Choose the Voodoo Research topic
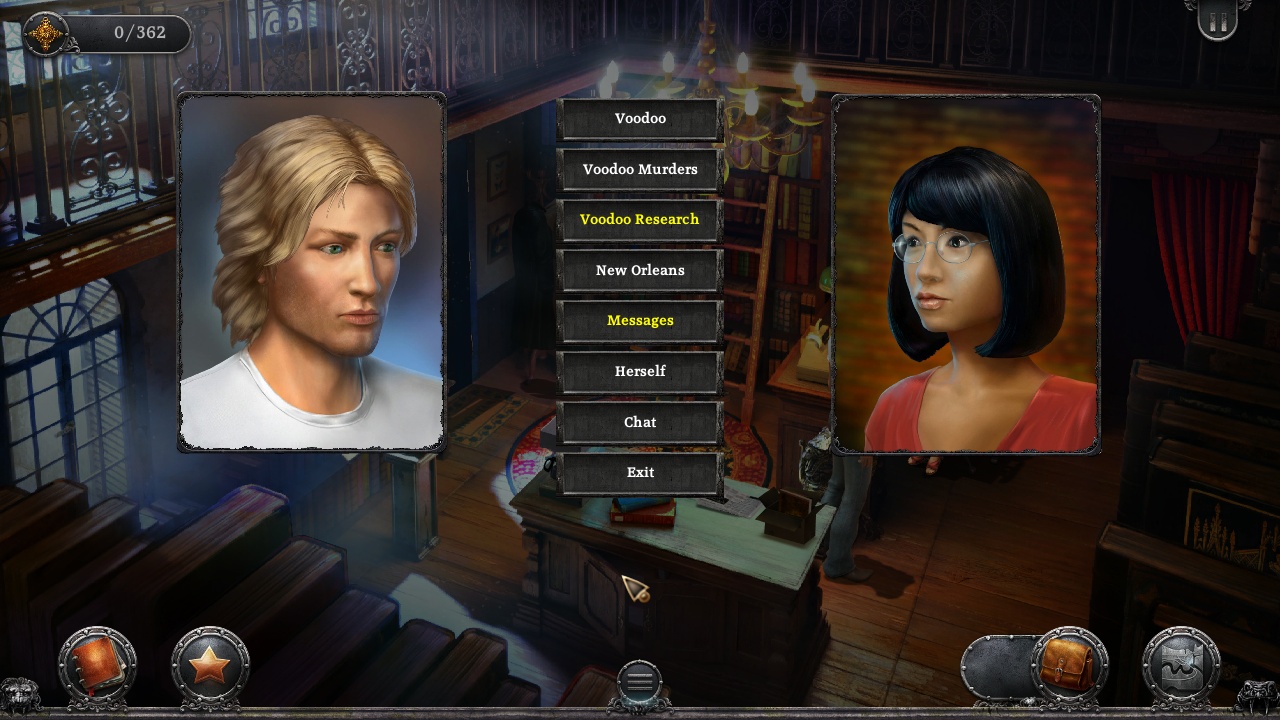The width and height of the screenshot is (1280, 720). 640,220
